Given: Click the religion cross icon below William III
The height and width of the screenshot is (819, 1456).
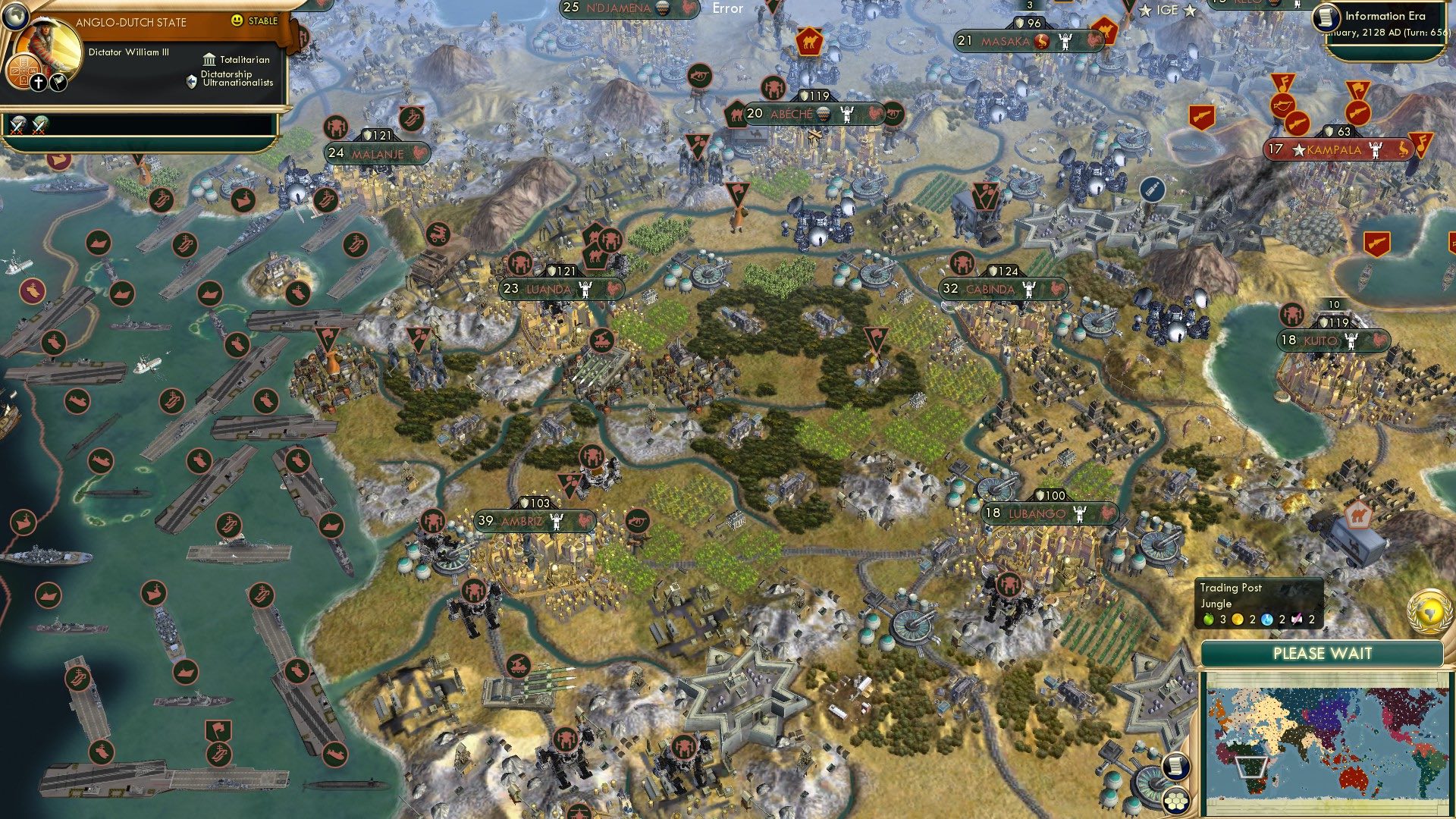Looking at the screenshot, I should [38, 82].
